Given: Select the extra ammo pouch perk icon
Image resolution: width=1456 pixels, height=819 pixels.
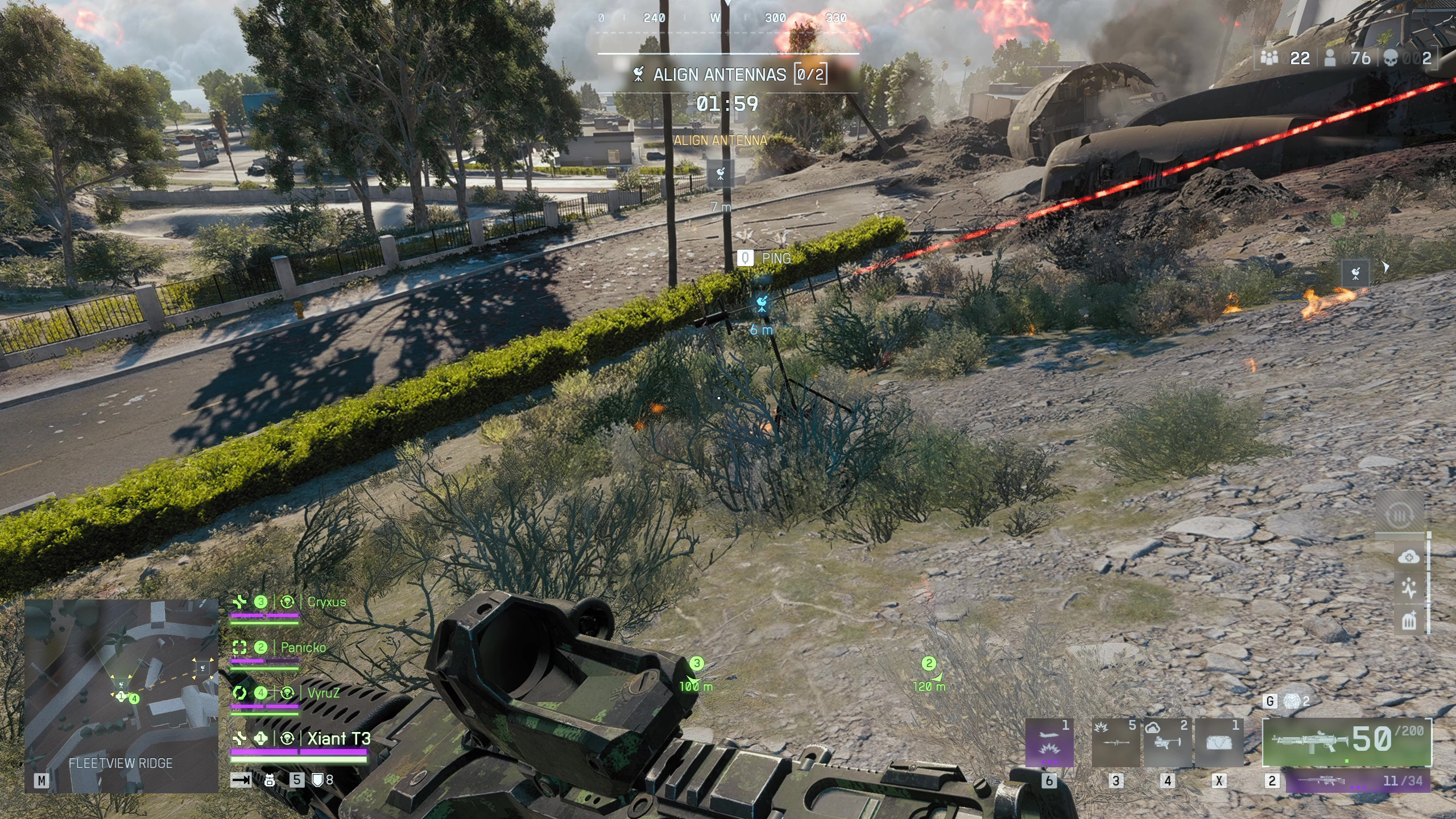Looking at the screenshot, I should pos(1409,621).
